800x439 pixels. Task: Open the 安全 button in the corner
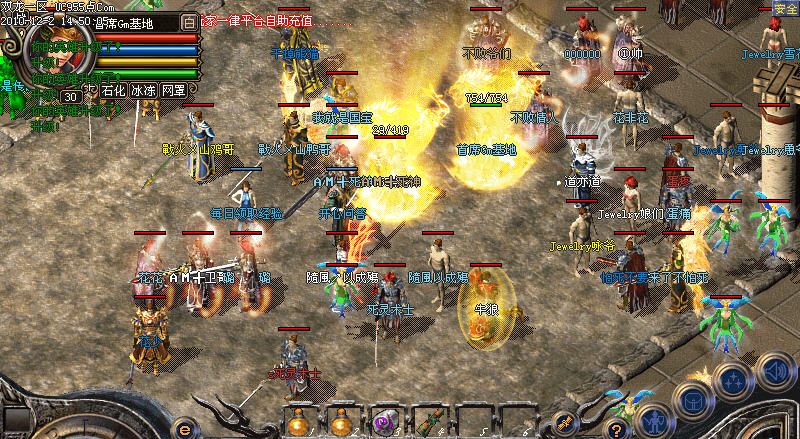(785, 8)
